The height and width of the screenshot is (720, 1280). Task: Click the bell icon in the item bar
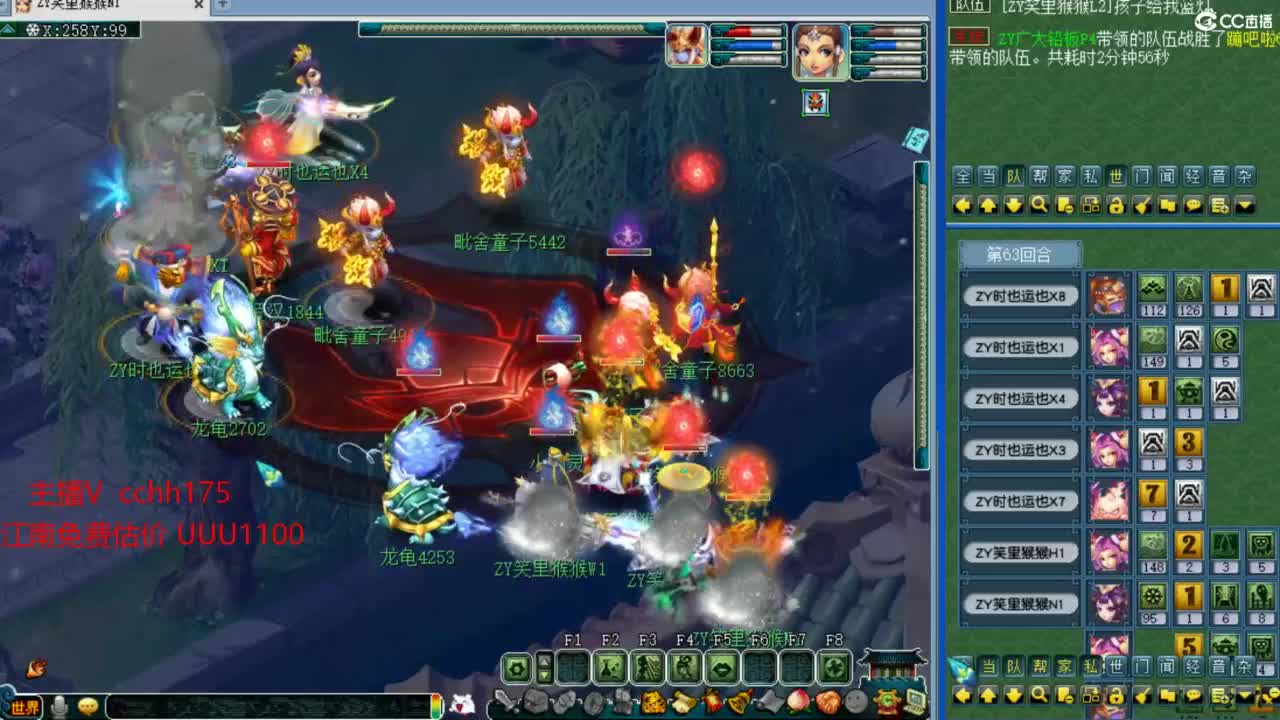736,700
